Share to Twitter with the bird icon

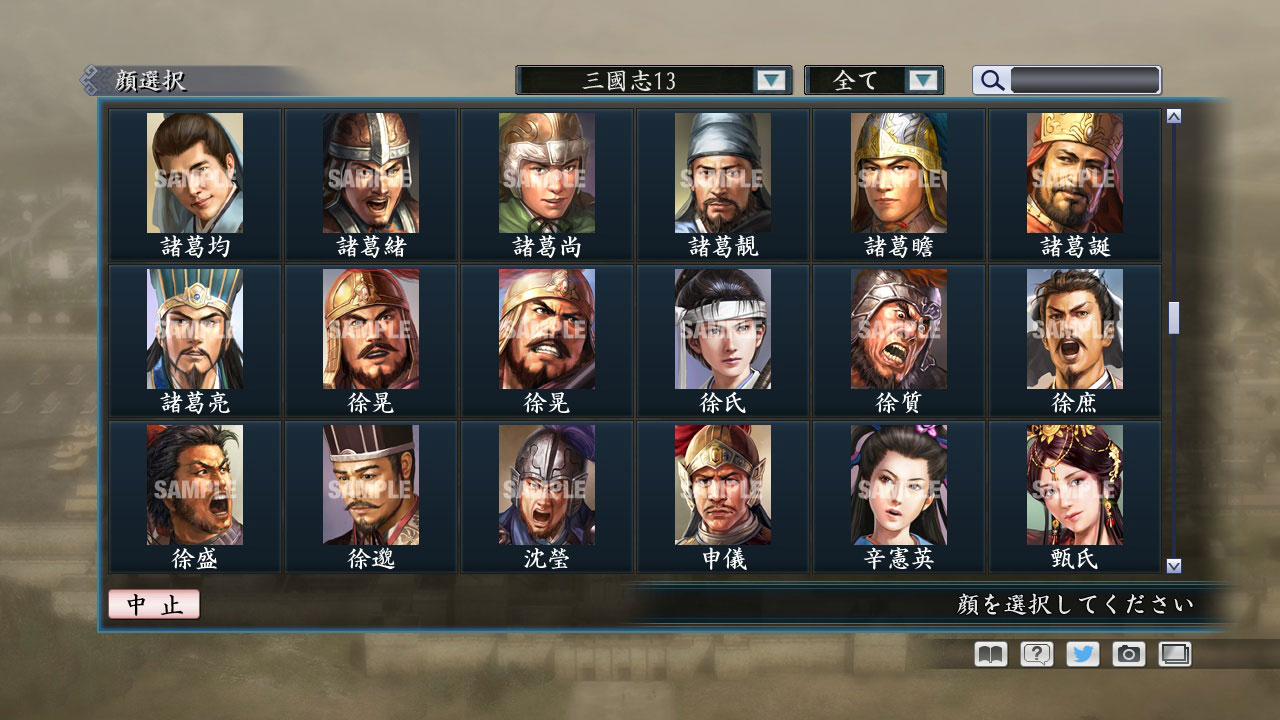(1082, 654)
